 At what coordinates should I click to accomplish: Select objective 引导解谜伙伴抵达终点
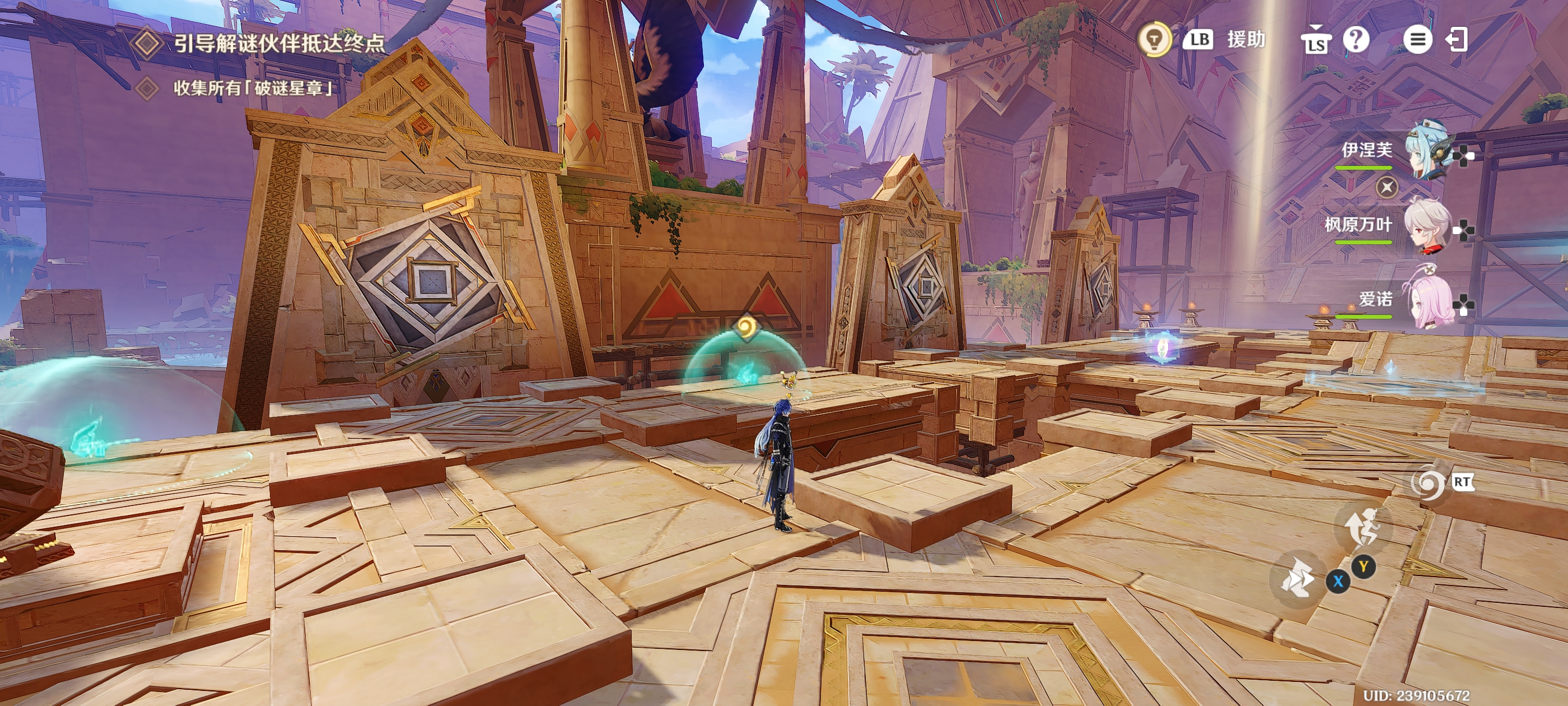coord(279,43)
